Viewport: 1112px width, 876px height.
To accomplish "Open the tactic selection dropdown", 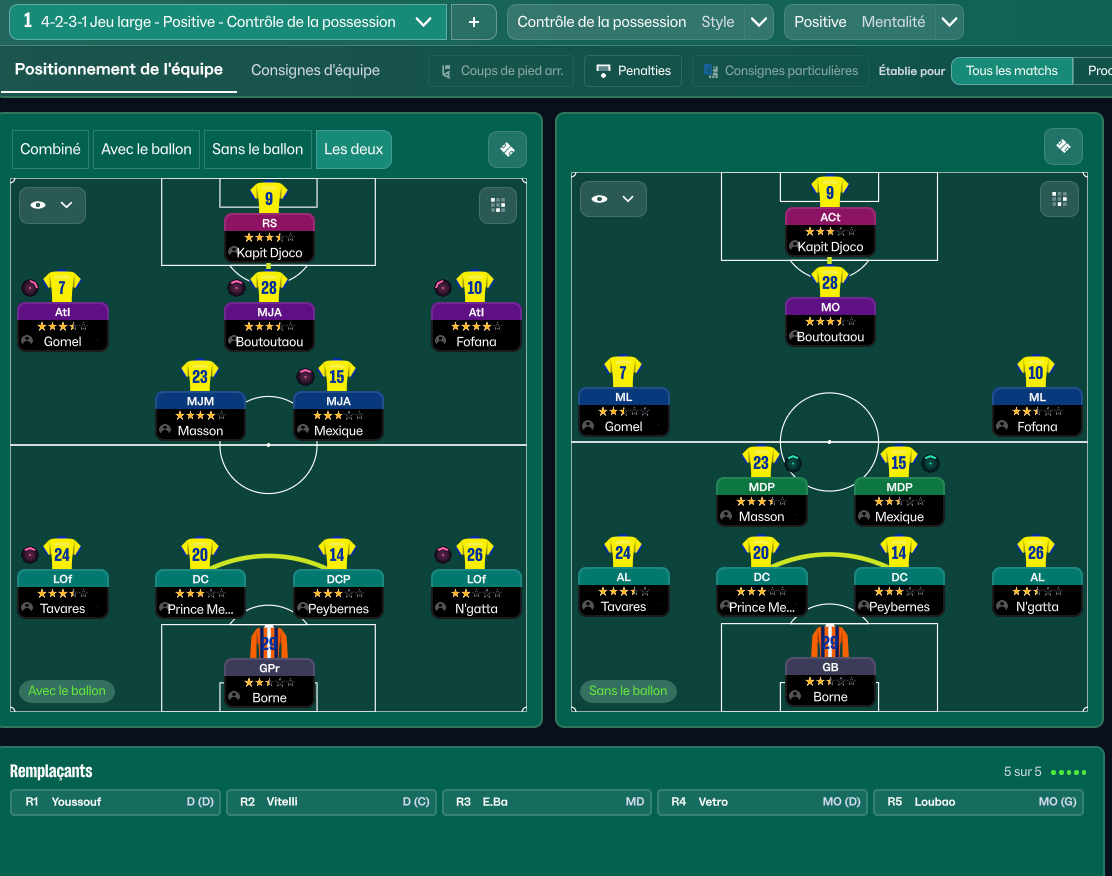I will point(423,22).
